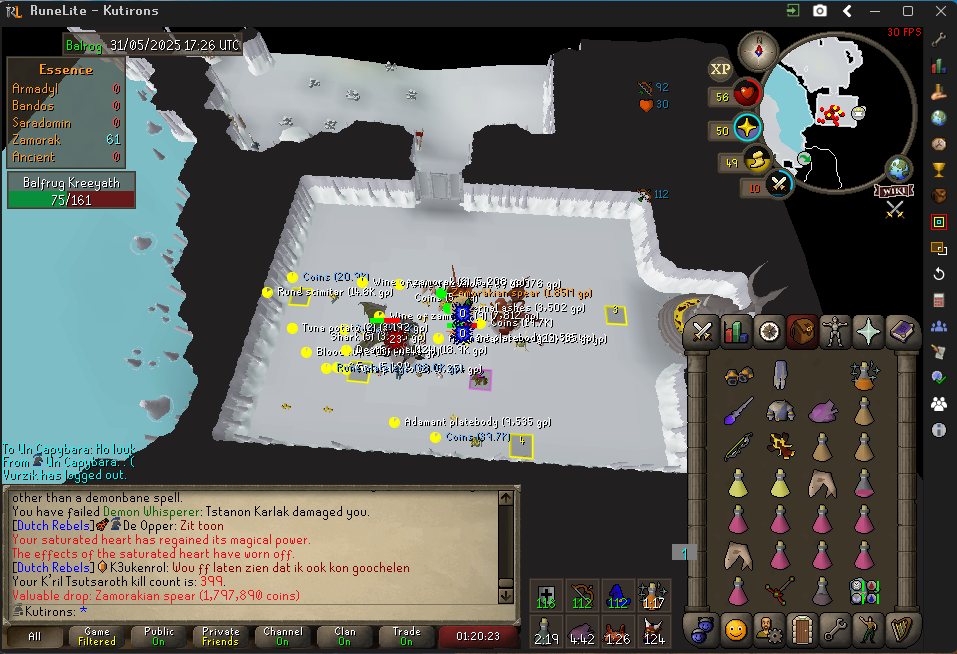The image size is (957, 654).
Task: Select the Game chat filter tab
Action: click(x=97, y=636)
